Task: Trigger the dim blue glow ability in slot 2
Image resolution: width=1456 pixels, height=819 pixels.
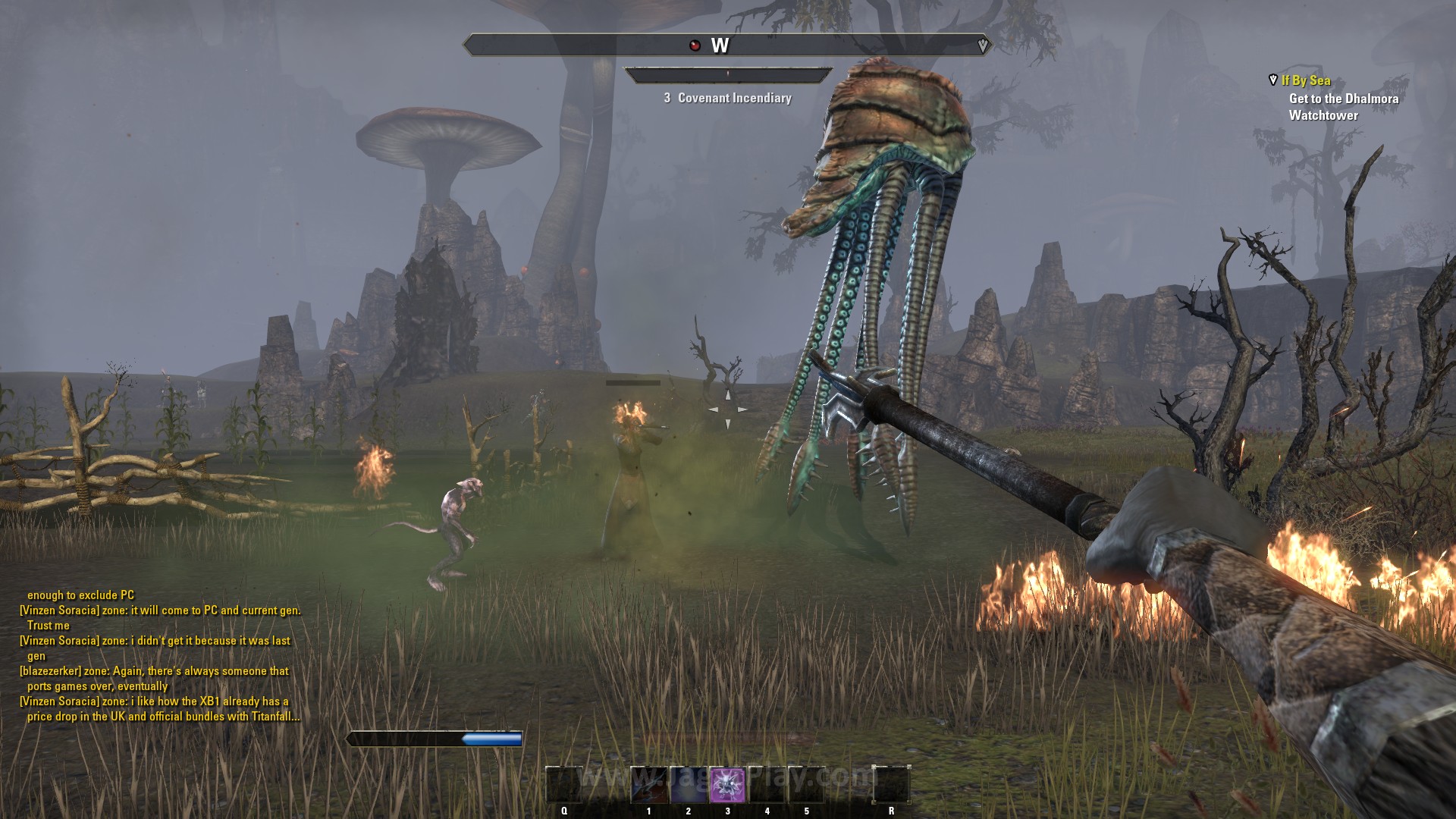Action: [689, 784]
